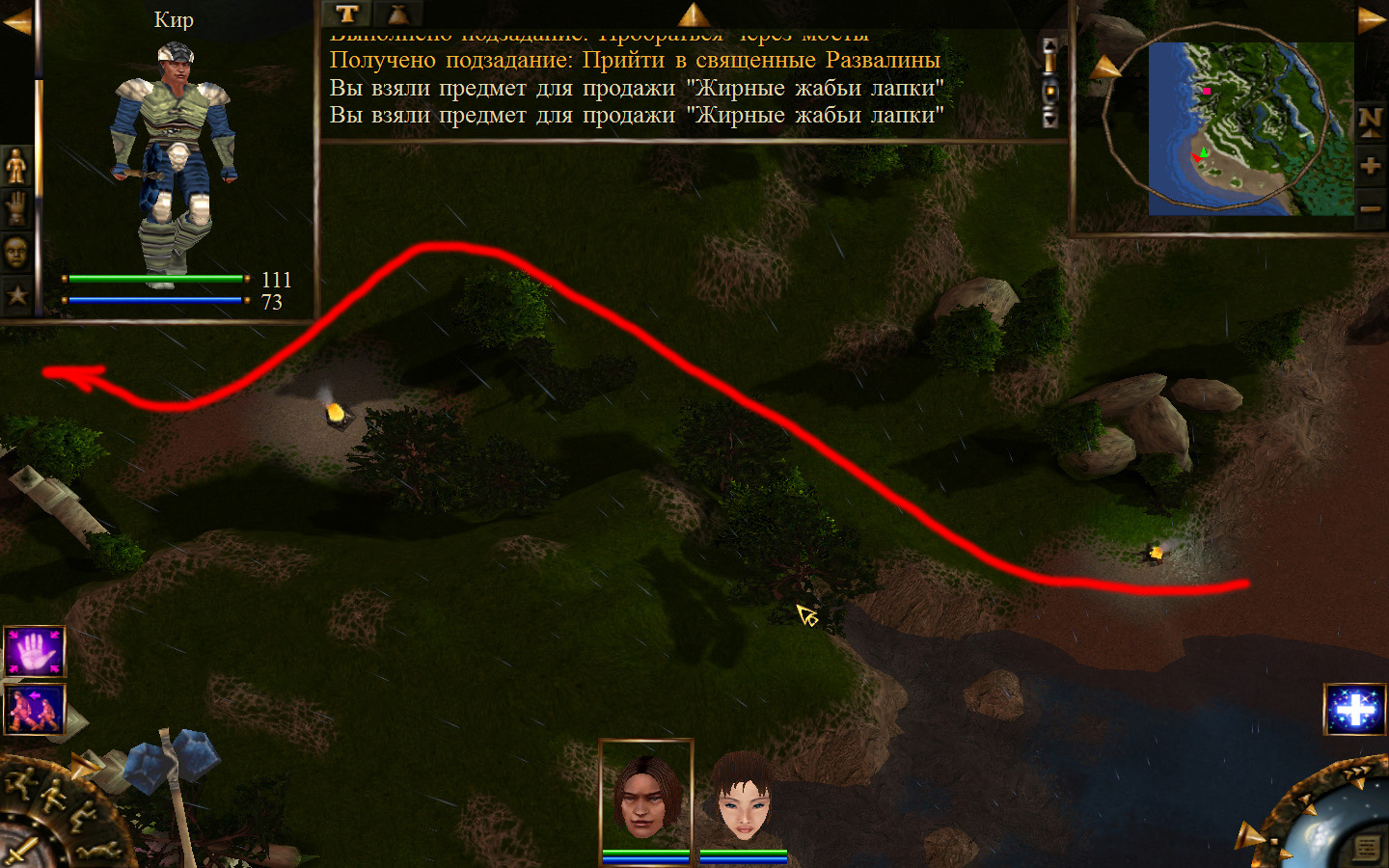1389x868 pixels.
Task: Open the golden figure character panel
Action: click(16, 167)
